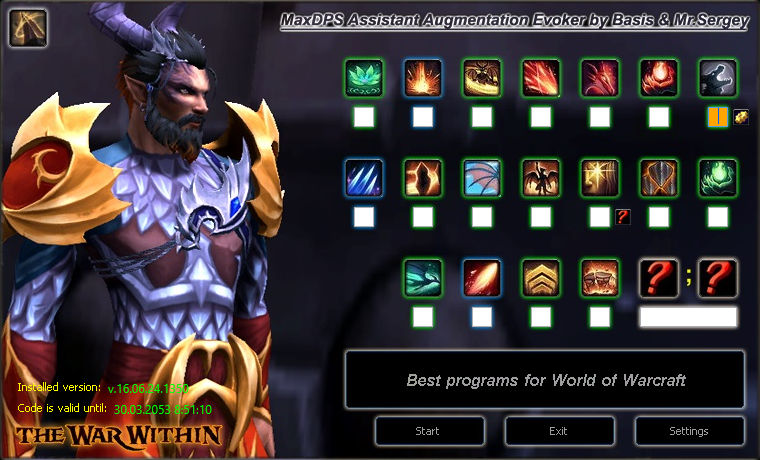Click the Exit button
Screen dimensions: 760x460
(559, 431)
